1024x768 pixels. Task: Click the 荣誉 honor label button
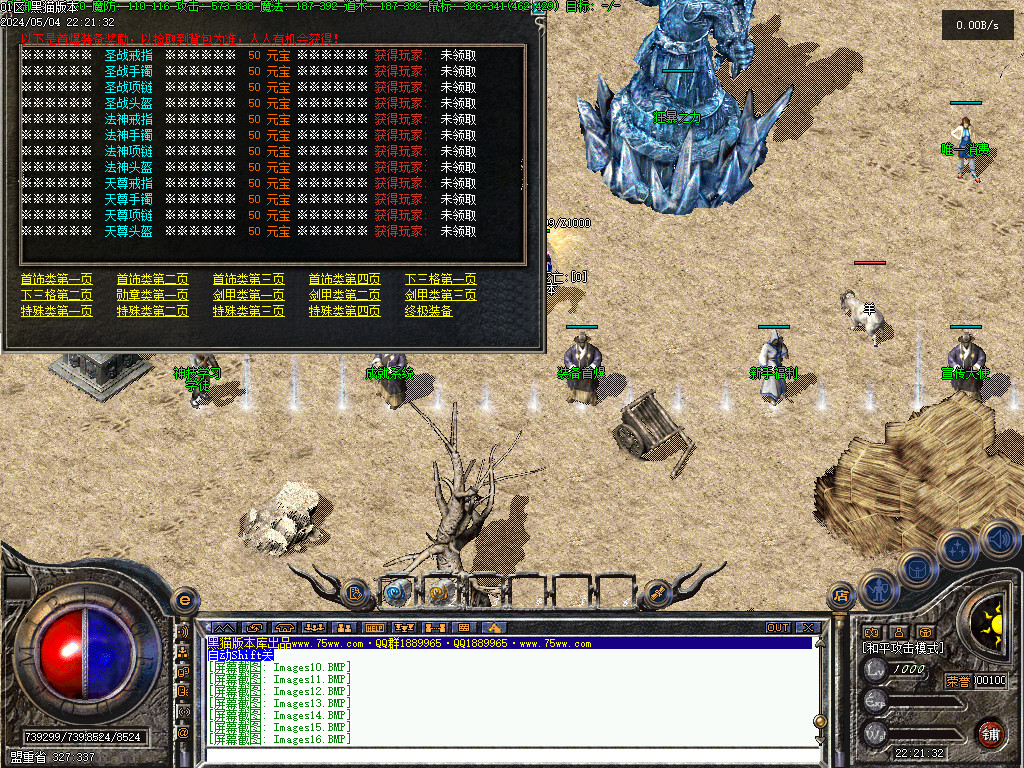point(957,681)
